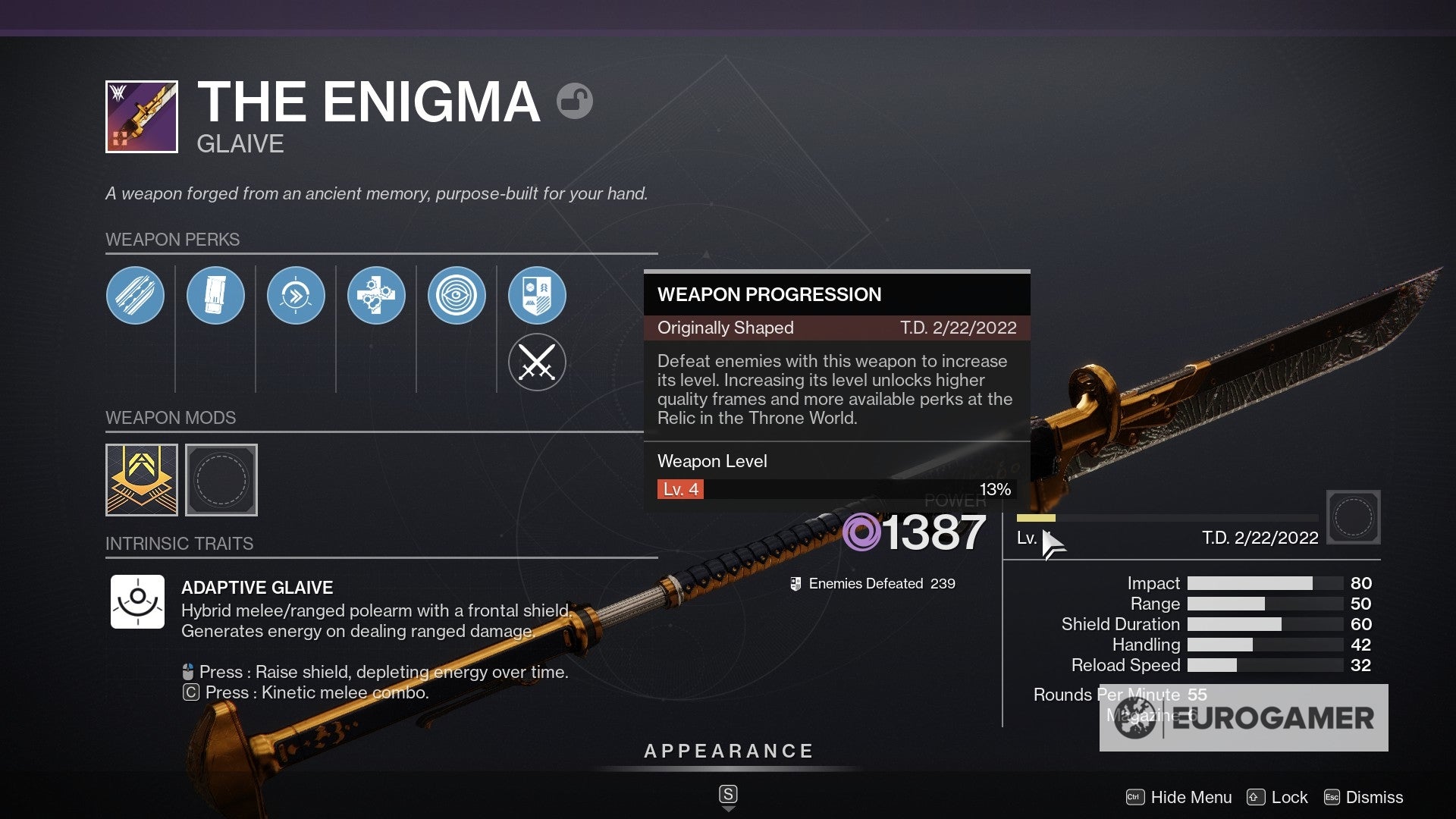Select the shield emblem perk icon
The height and width of the screenshot is (819, 1456).
tap(538, 296)
